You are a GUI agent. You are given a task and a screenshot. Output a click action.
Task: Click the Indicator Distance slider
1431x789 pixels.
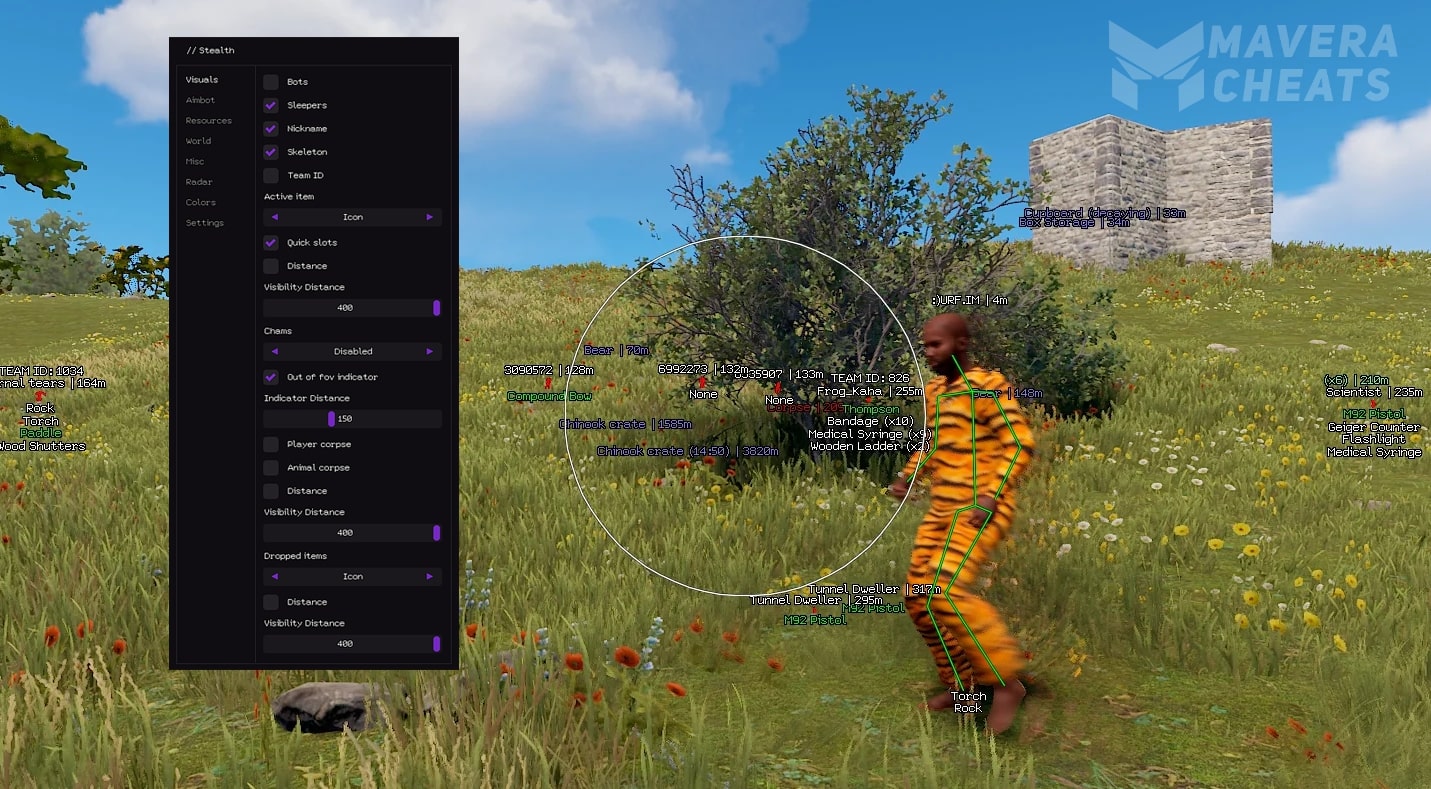tap(331, 419)
